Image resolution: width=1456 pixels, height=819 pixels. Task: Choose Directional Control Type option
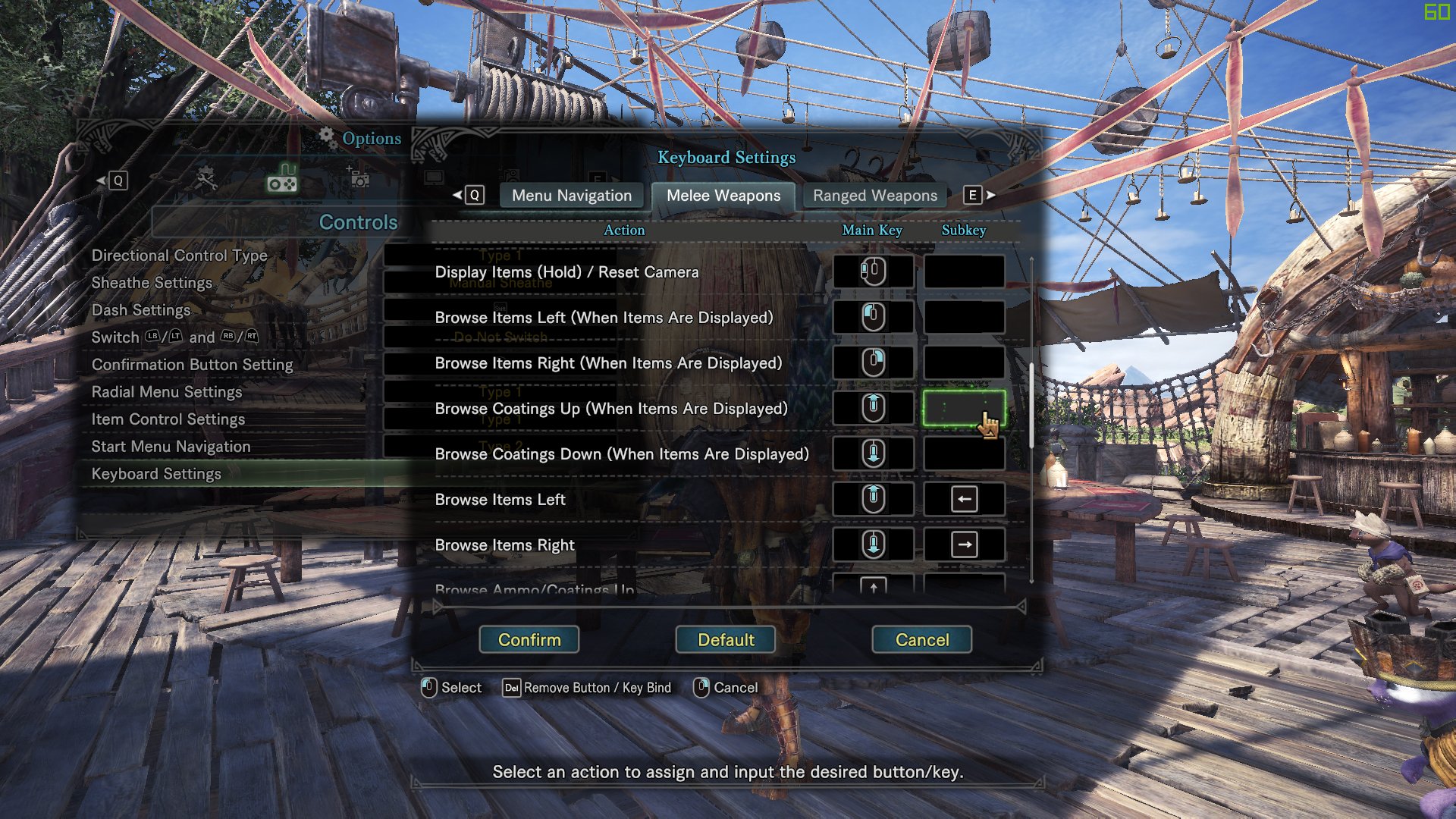(179, 256)
